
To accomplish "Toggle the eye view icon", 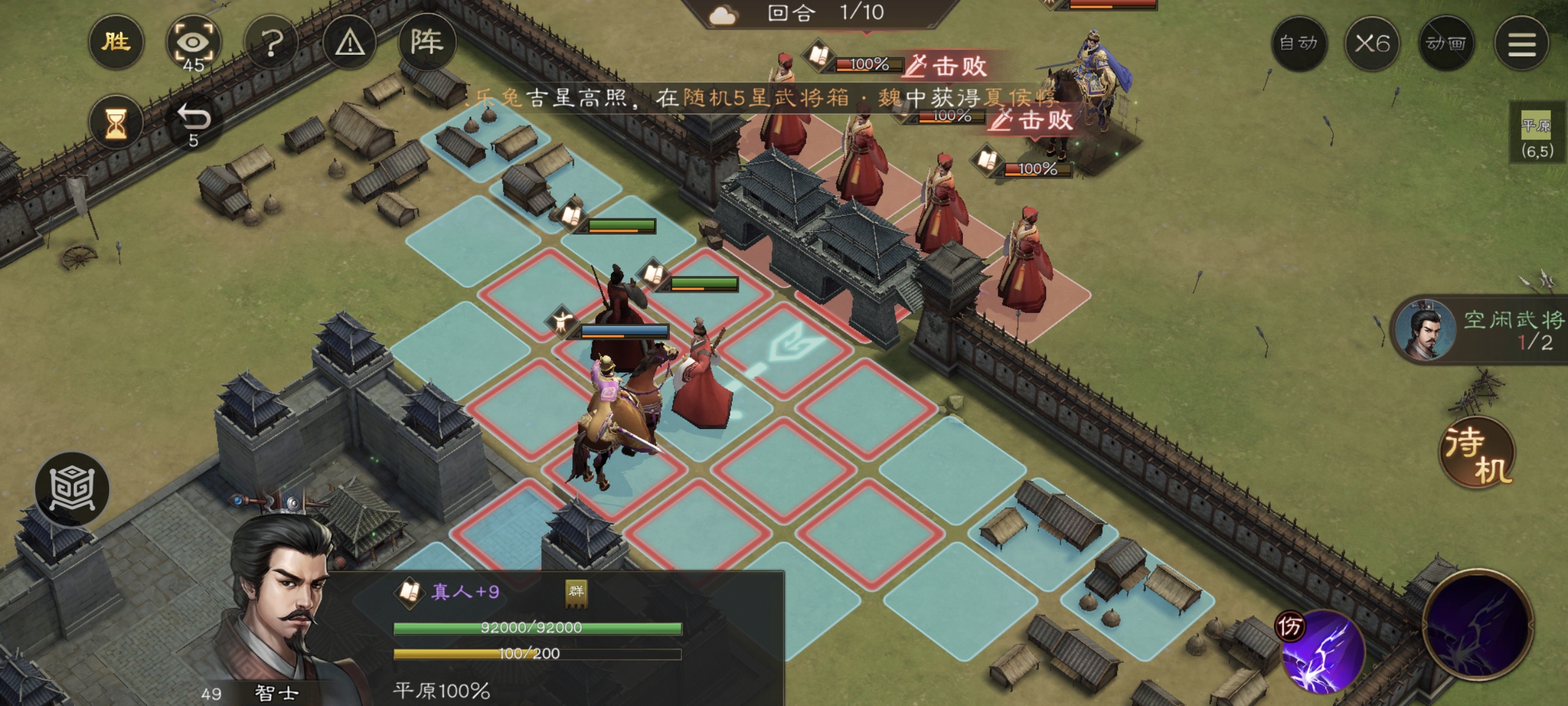I will (193, 43).
